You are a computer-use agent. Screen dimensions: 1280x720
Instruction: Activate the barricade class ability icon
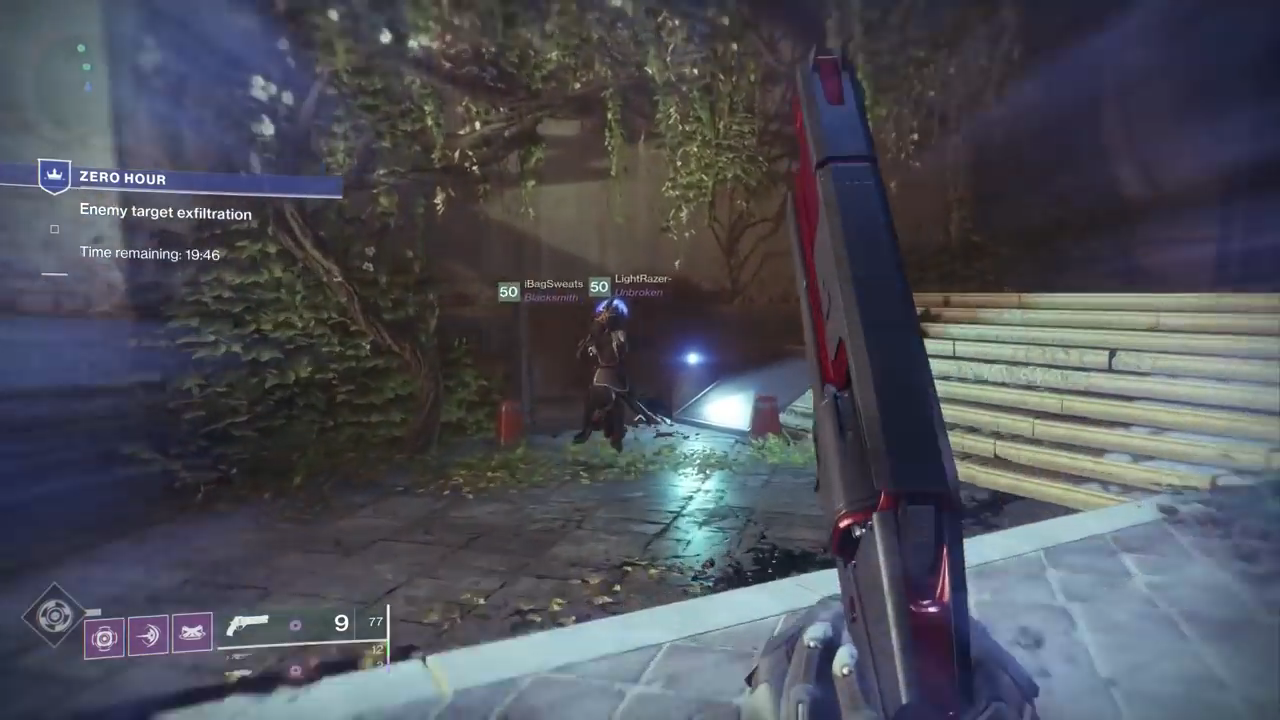[192, 635]
